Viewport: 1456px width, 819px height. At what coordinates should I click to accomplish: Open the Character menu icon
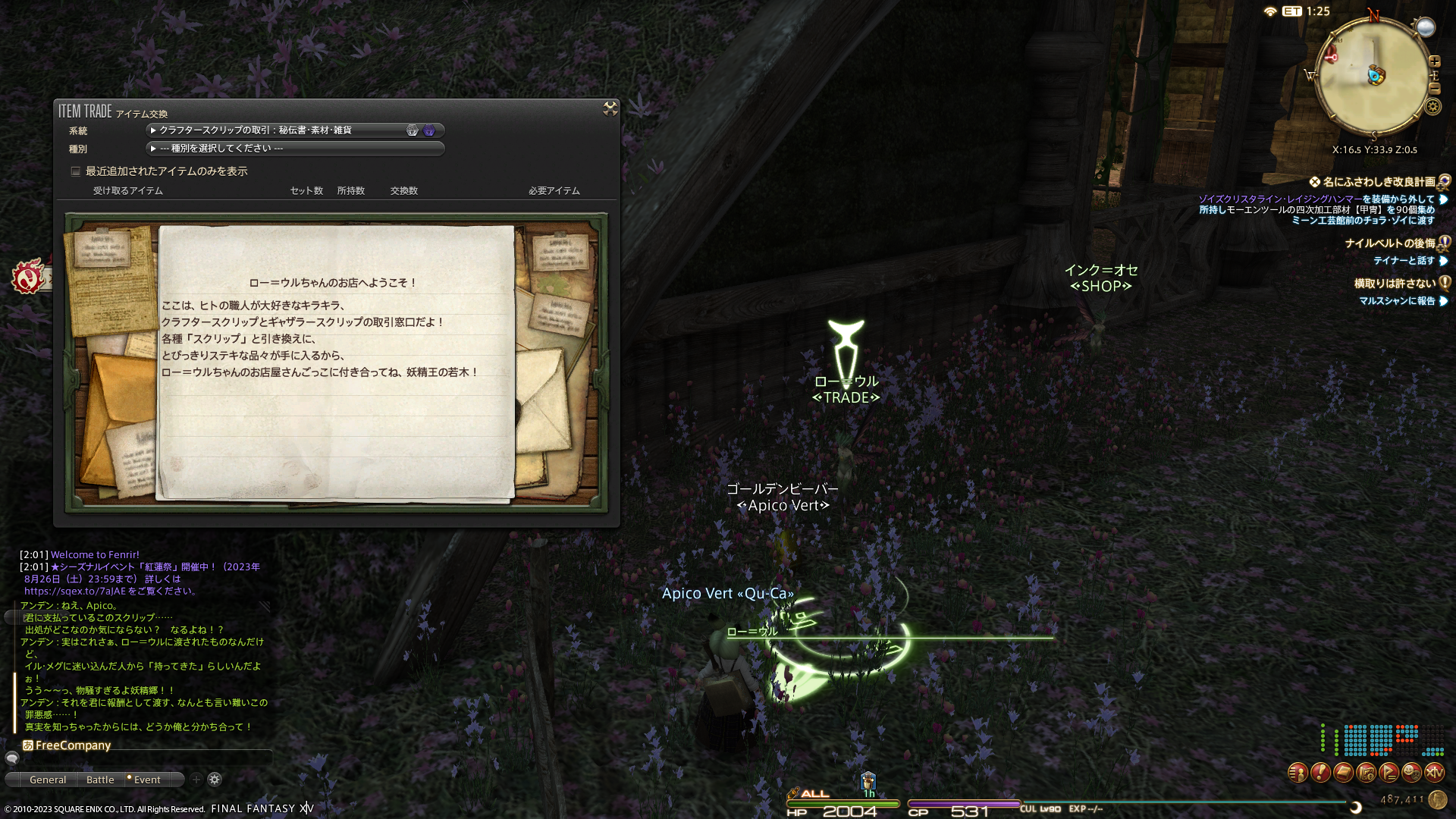(x=1298, y=773)
